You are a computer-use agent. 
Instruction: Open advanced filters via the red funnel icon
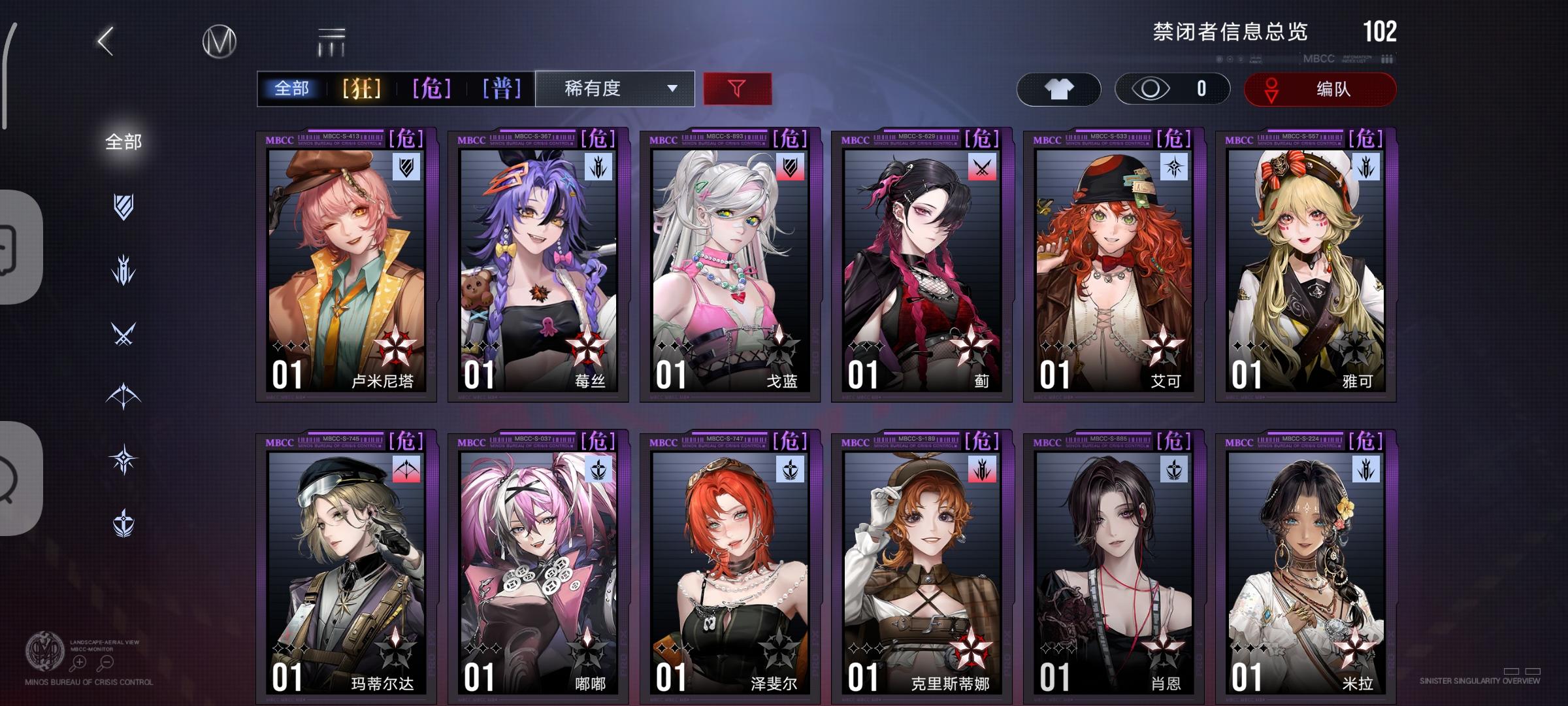pos(737,89)
